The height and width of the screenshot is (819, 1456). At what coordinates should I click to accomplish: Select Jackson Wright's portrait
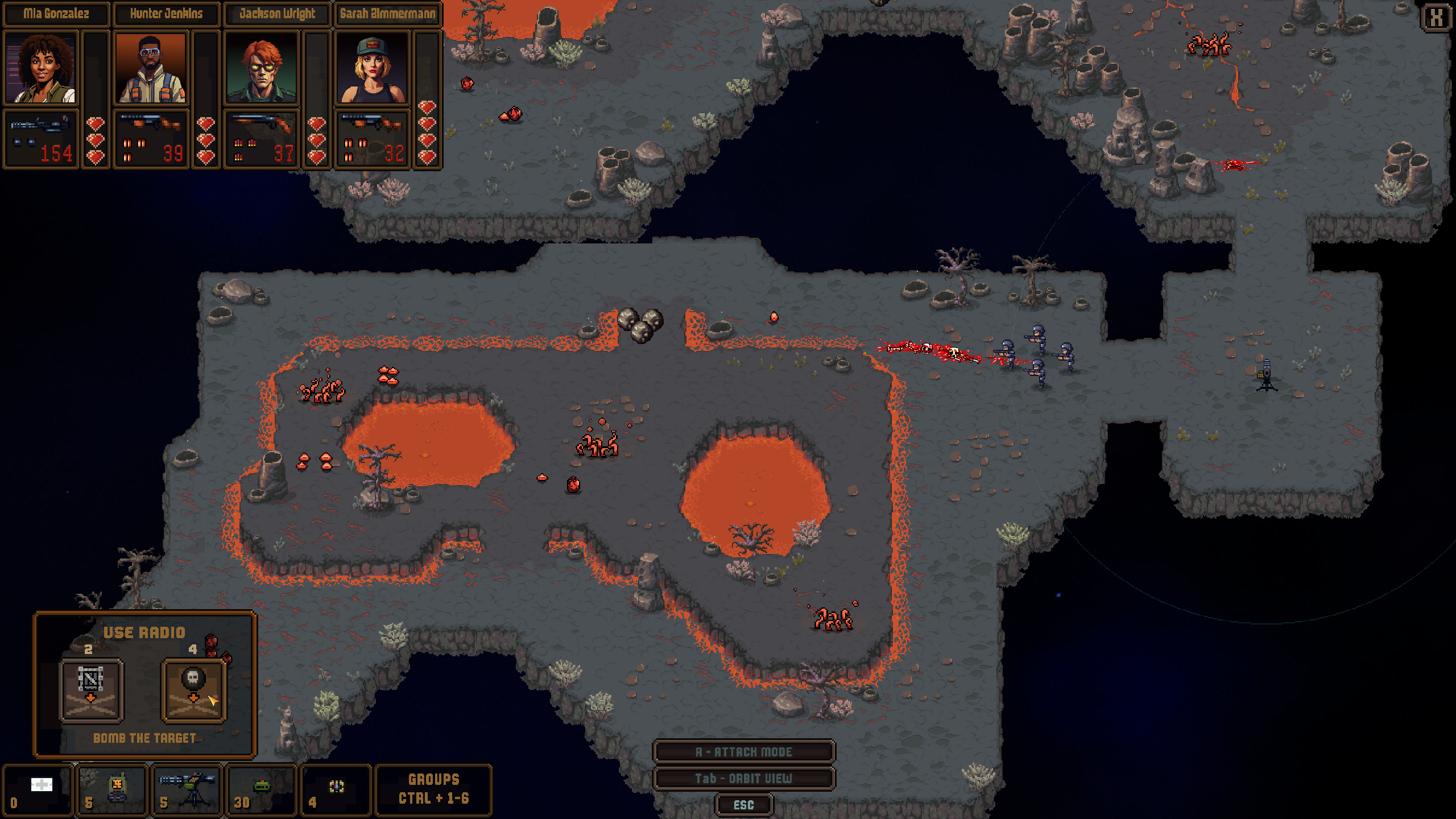(261, 68)
